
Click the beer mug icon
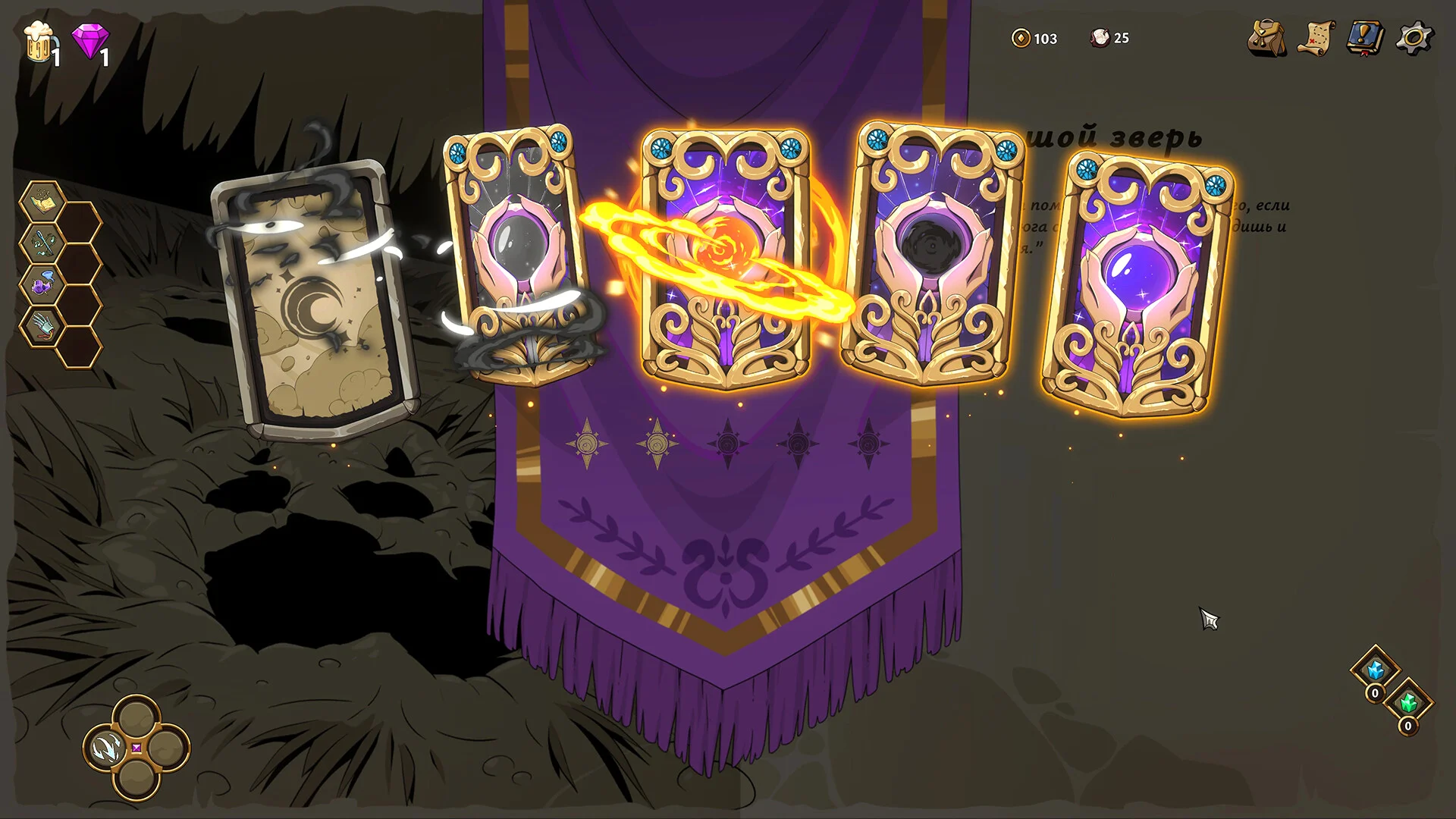[38, 42]
